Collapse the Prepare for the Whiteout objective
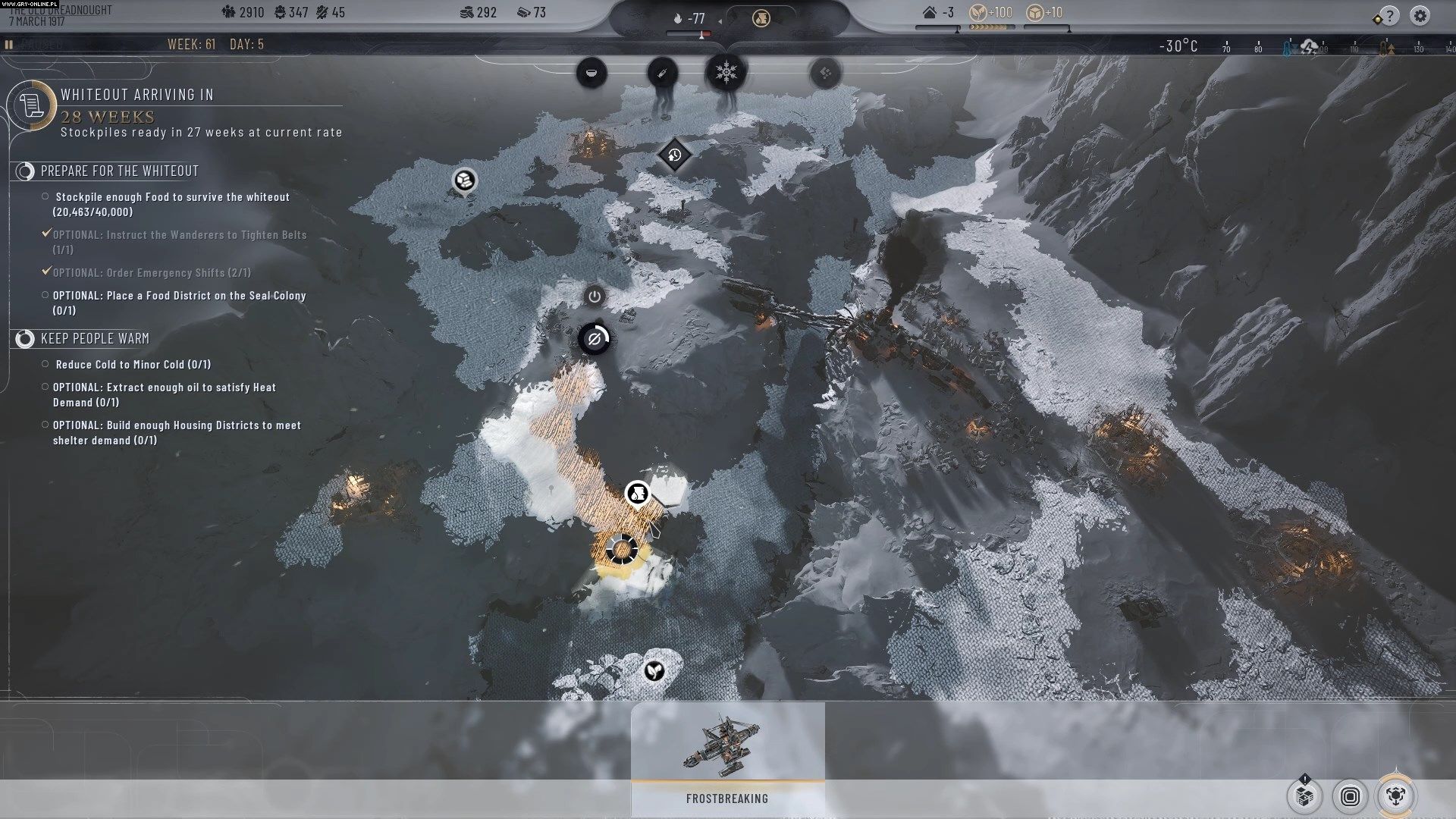Image resolution: width=1456 pixels, height=819 pixels. coord(25,171)
